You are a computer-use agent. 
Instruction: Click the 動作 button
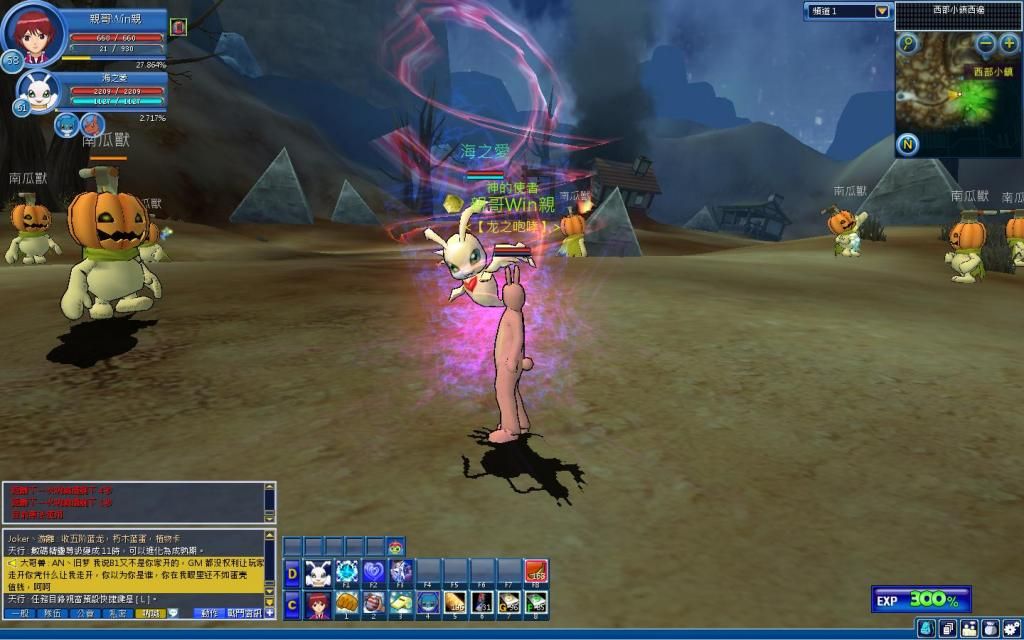tap(209, 613)
